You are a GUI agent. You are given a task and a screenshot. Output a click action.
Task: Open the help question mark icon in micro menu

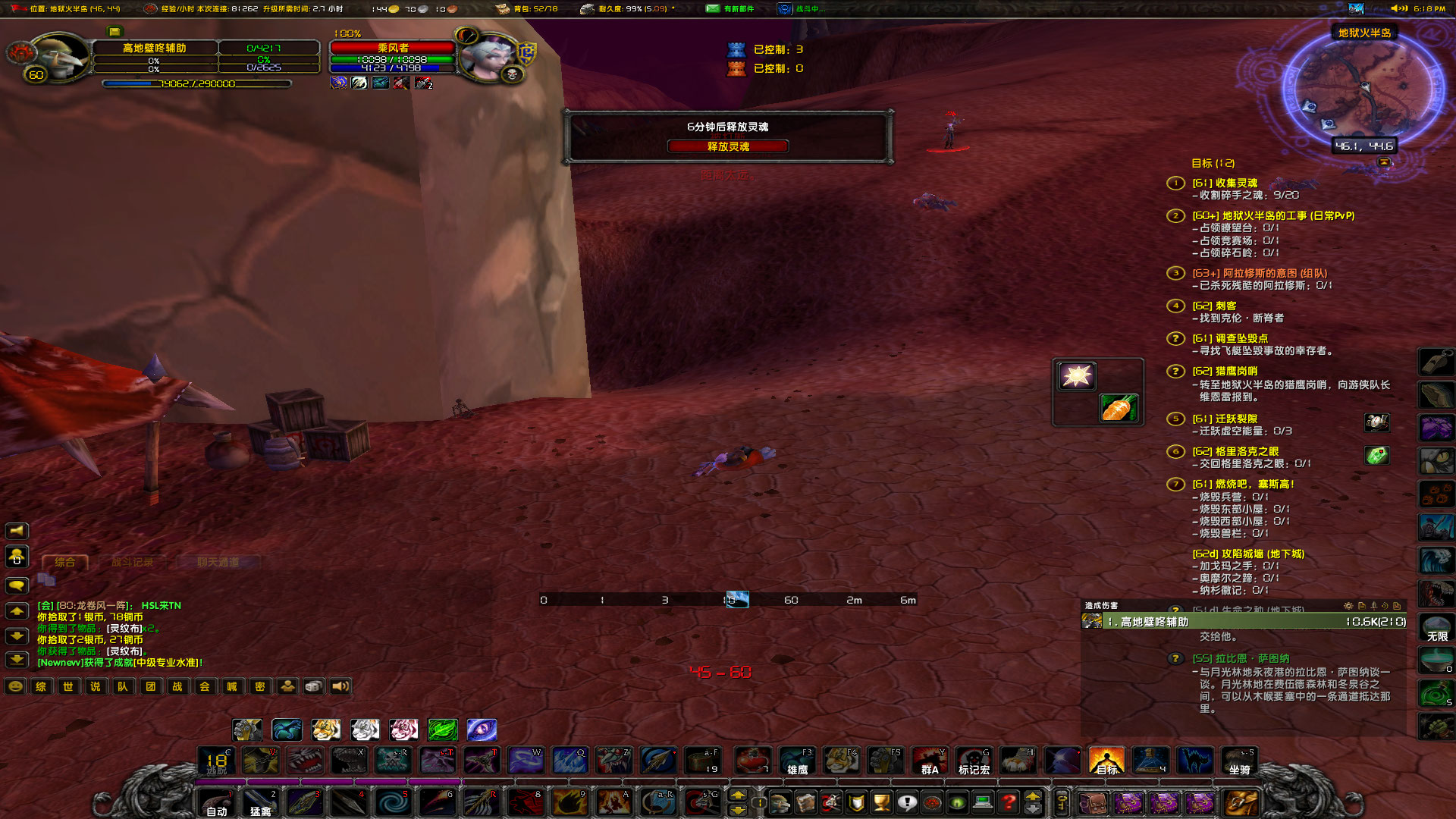1007,804
